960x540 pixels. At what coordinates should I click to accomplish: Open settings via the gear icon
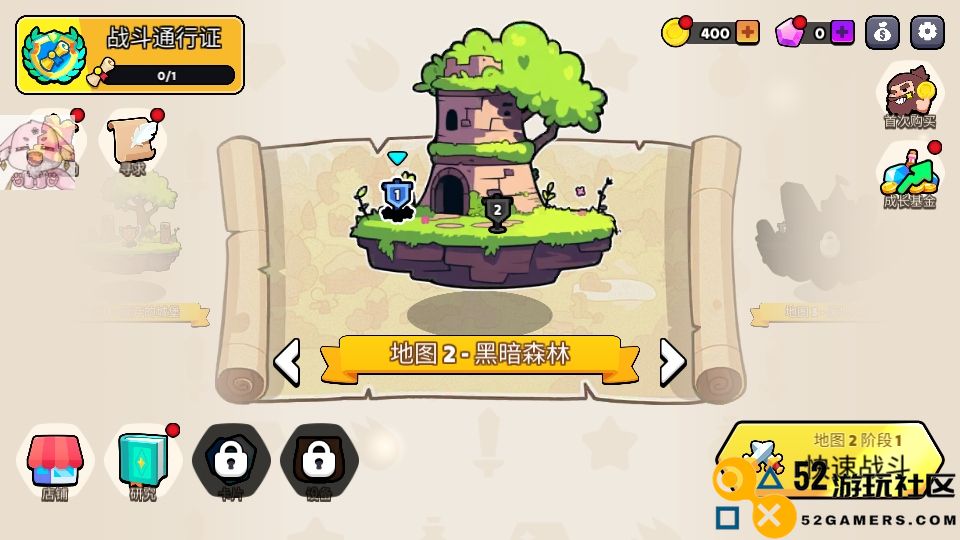pos(927,33)
